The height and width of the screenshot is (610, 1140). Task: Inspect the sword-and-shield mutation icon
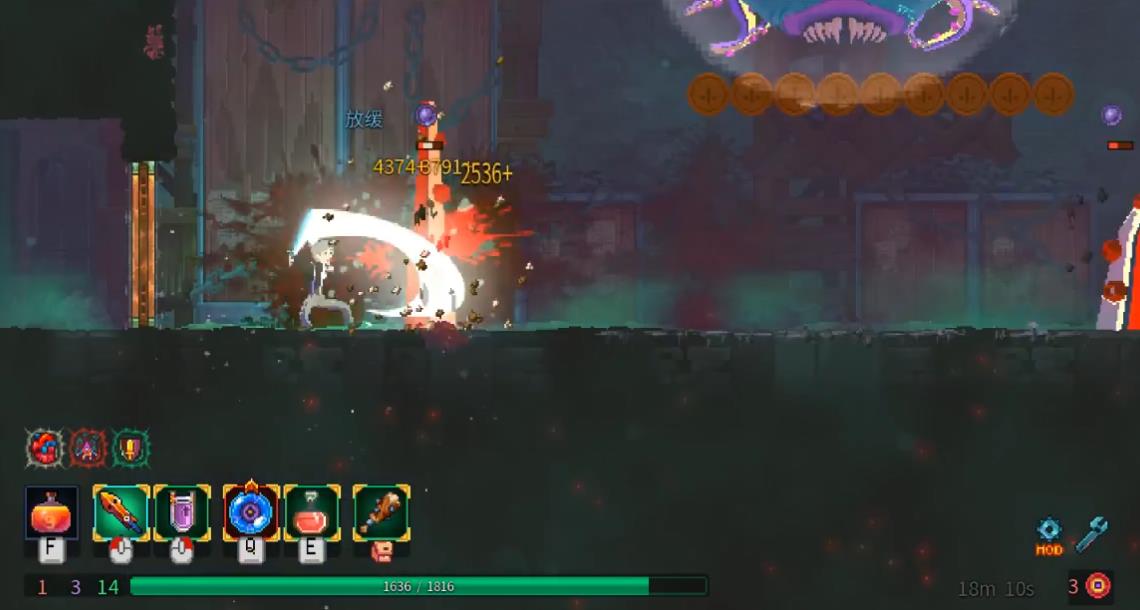coord(131,448)
